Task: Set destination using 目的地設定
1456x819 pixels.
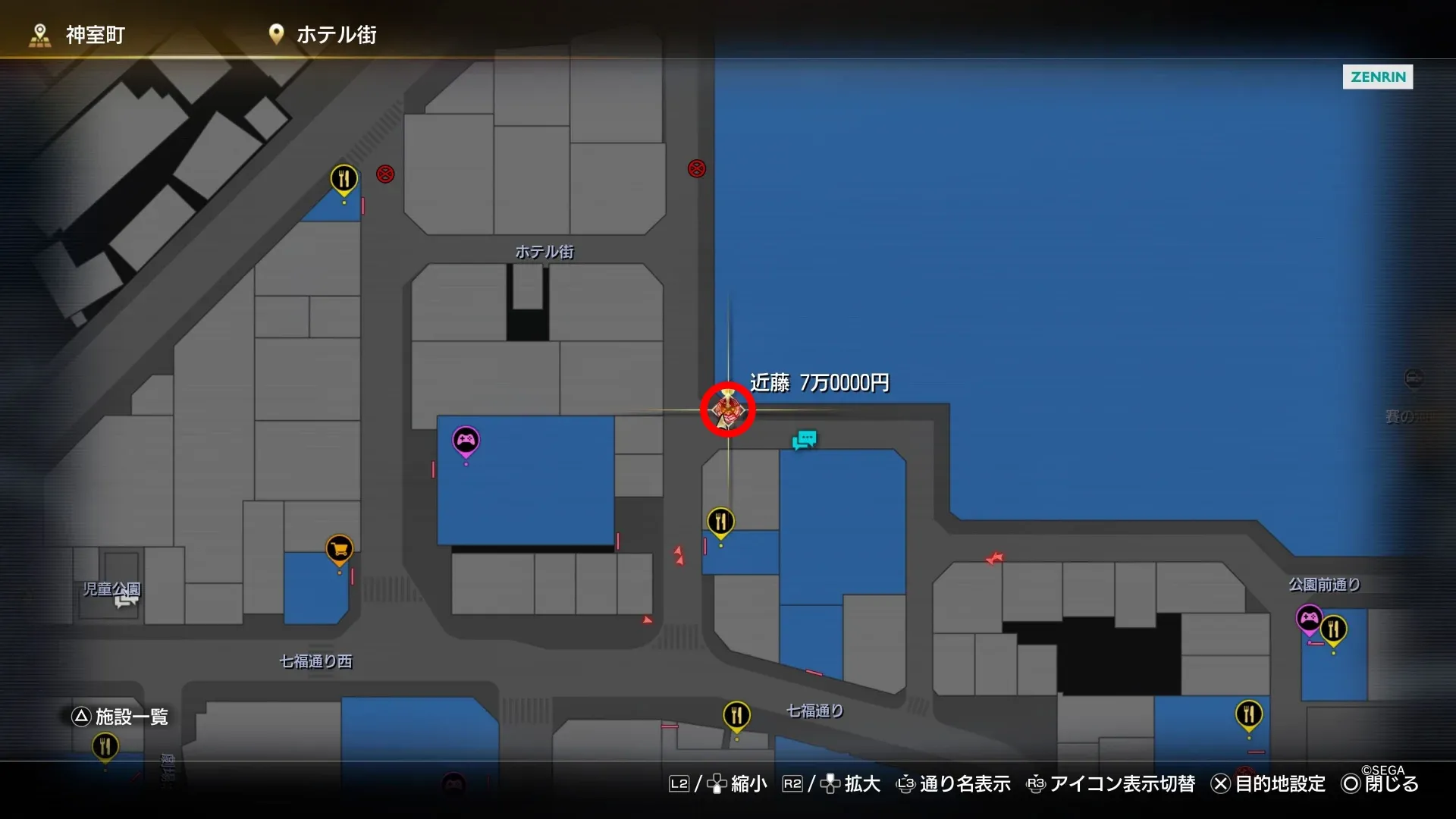Action: [1280, 784]
